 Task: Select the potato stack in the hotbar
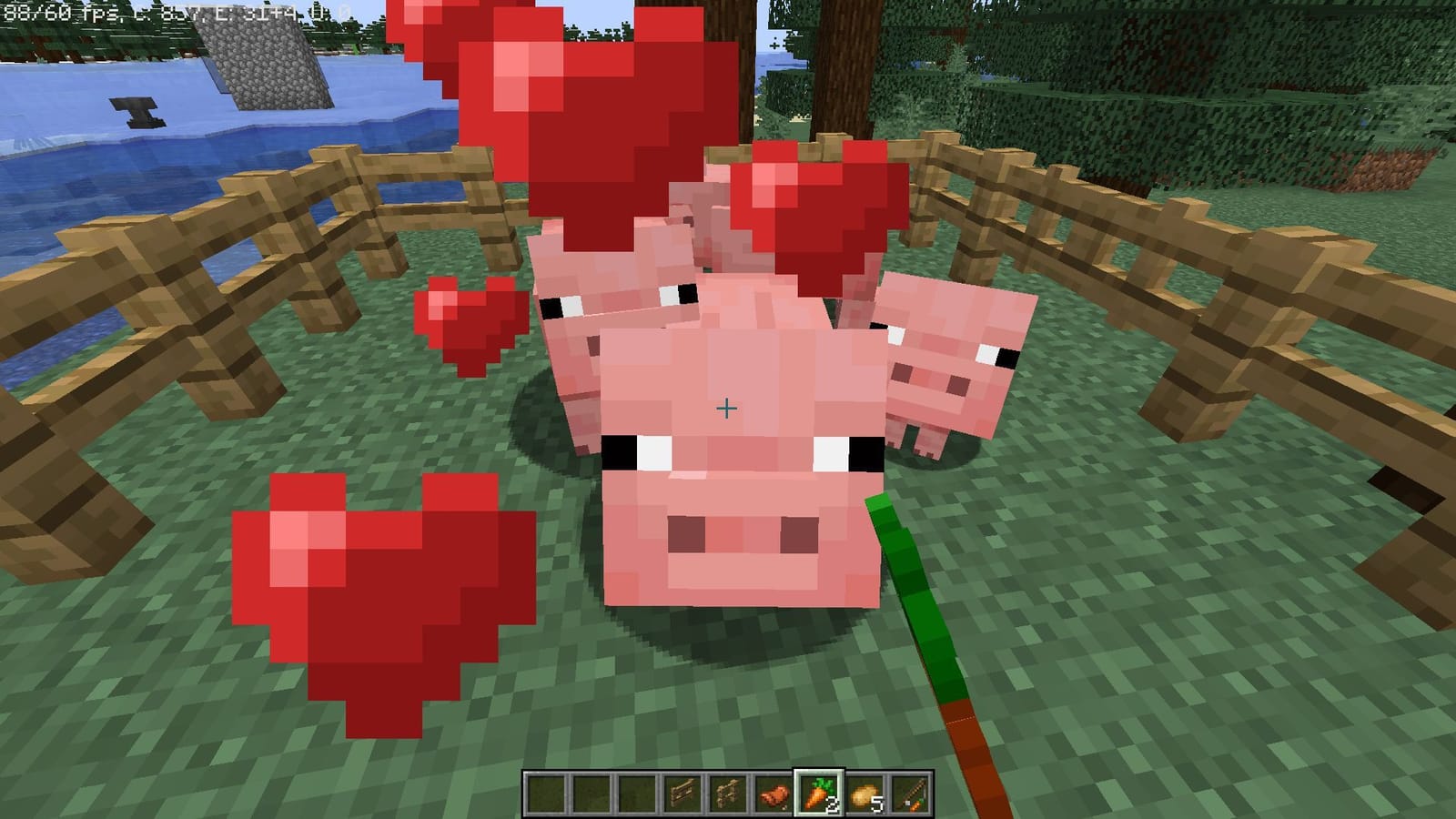(x=863, y=790)
